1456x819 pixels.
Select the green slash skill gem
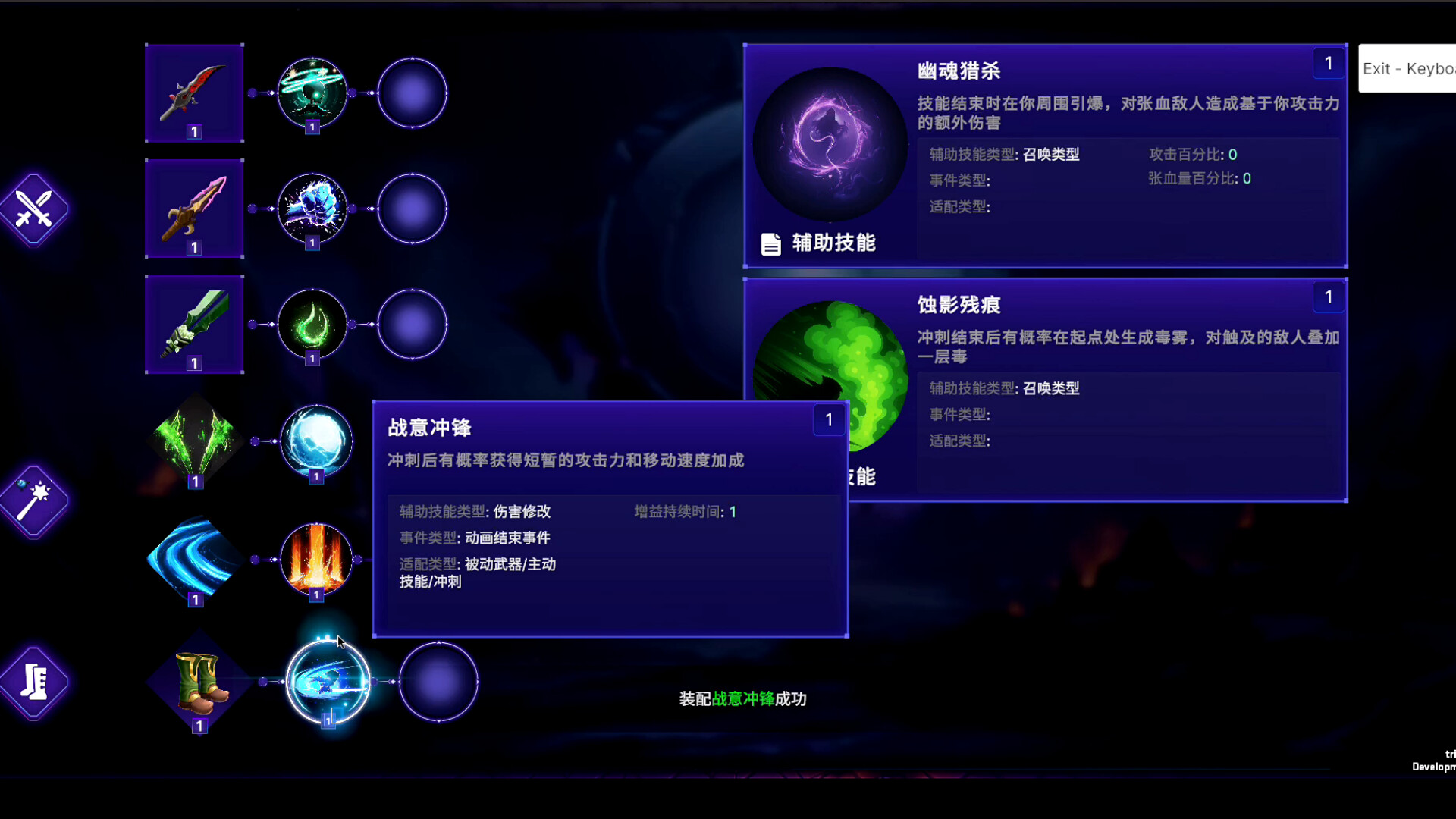312,93
